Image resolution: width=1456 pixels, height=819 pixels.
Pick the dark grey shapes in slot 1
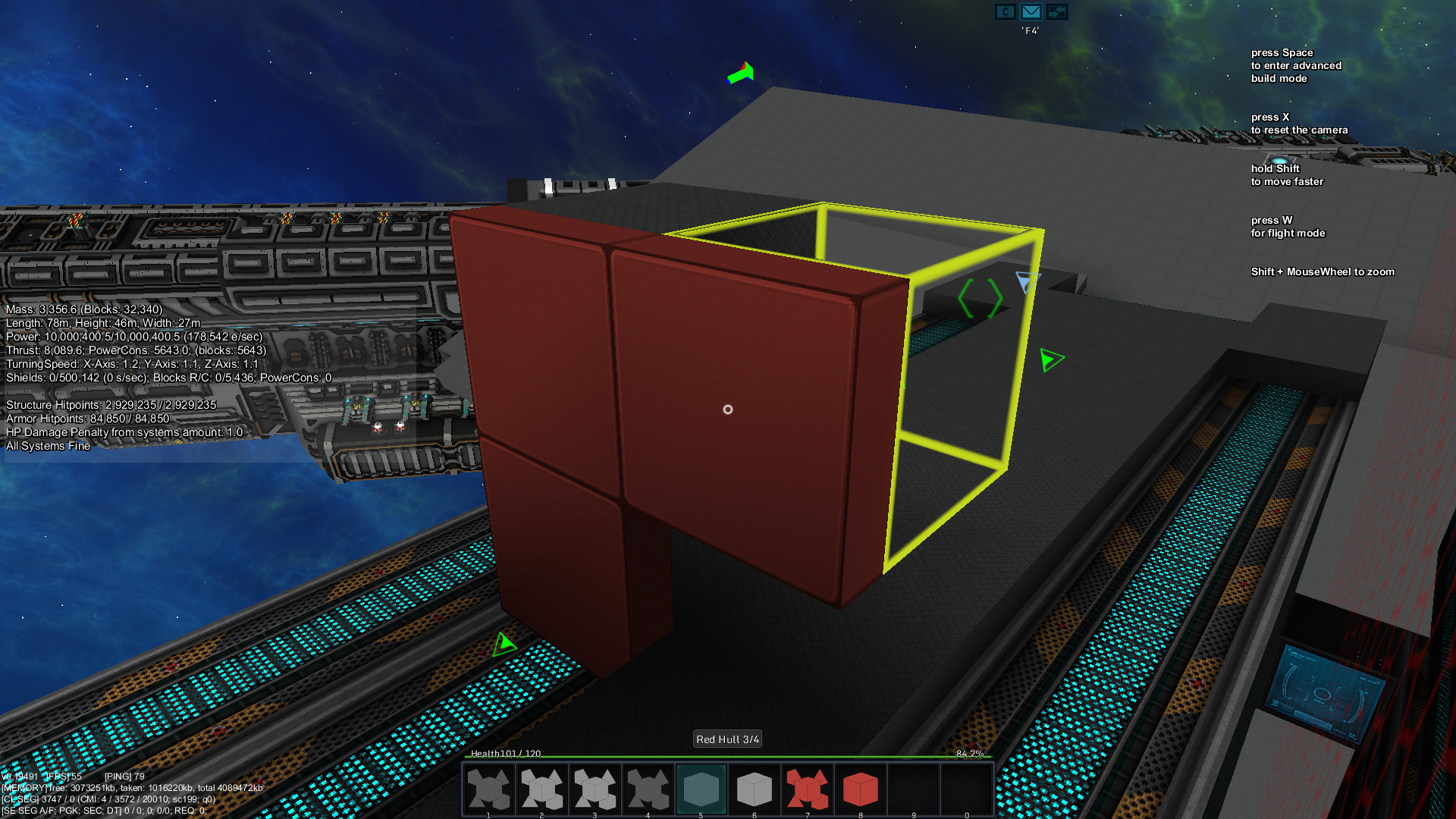tap(489, 789)
